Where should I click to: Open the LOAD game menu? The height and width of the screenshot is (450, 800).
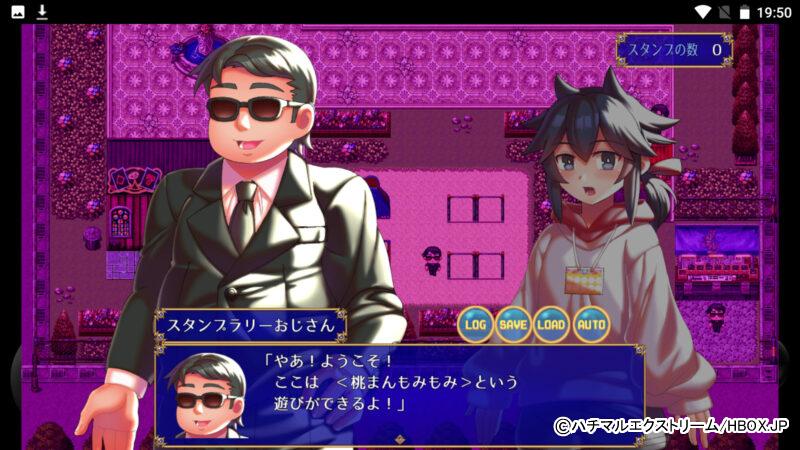(x=551, y=324)
